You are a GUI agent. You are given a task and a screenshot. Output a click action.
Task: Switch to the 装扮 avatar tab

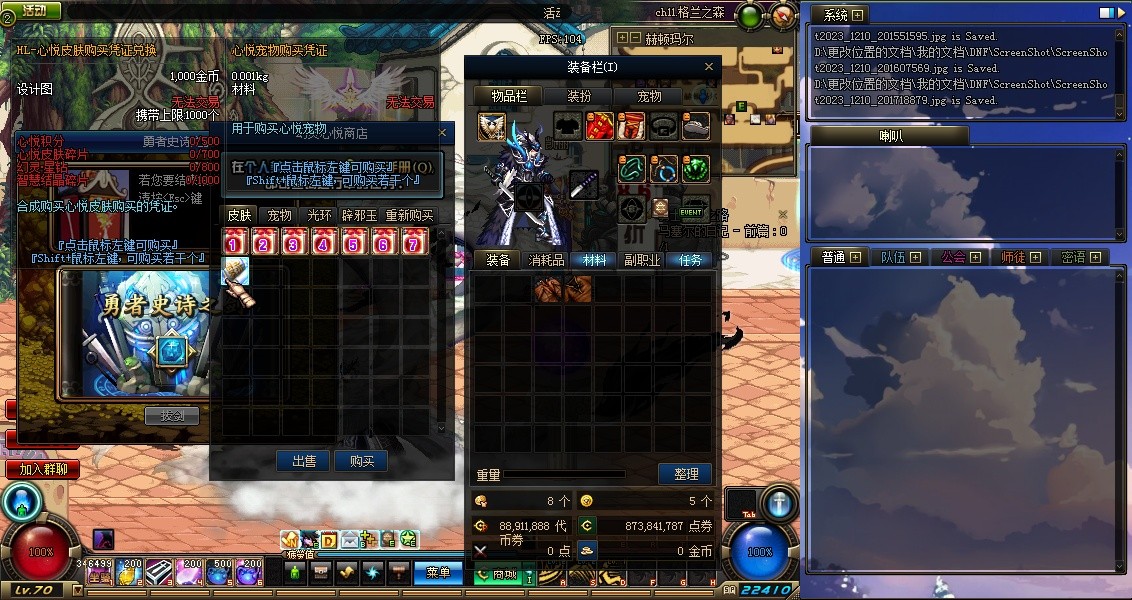tap(579, 96)
